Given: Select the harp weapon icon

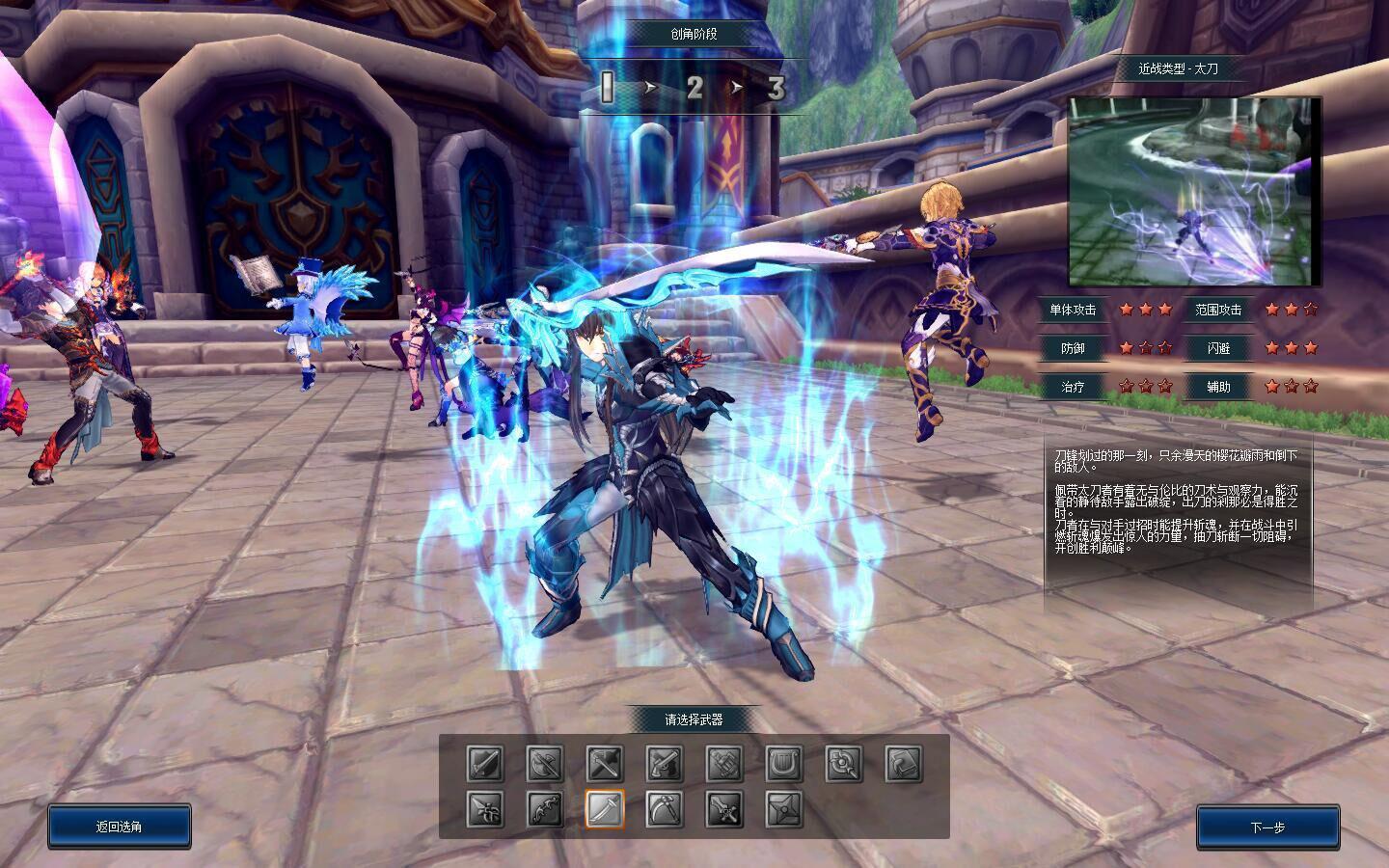Looking at the screenshot, I should [x=784, y=764].
